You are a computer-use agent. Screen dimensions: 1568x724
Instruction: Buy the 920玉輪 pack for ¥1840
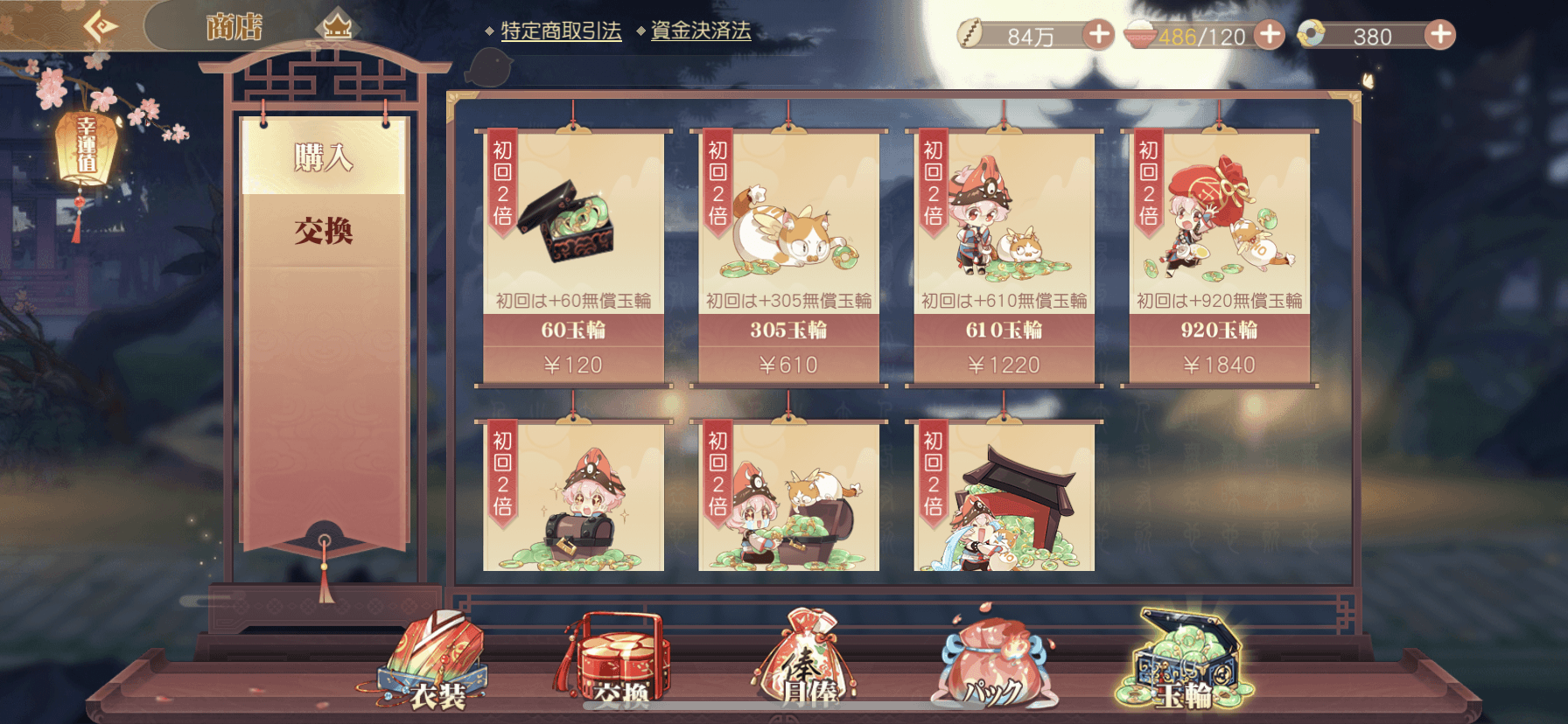(1221, 254)
